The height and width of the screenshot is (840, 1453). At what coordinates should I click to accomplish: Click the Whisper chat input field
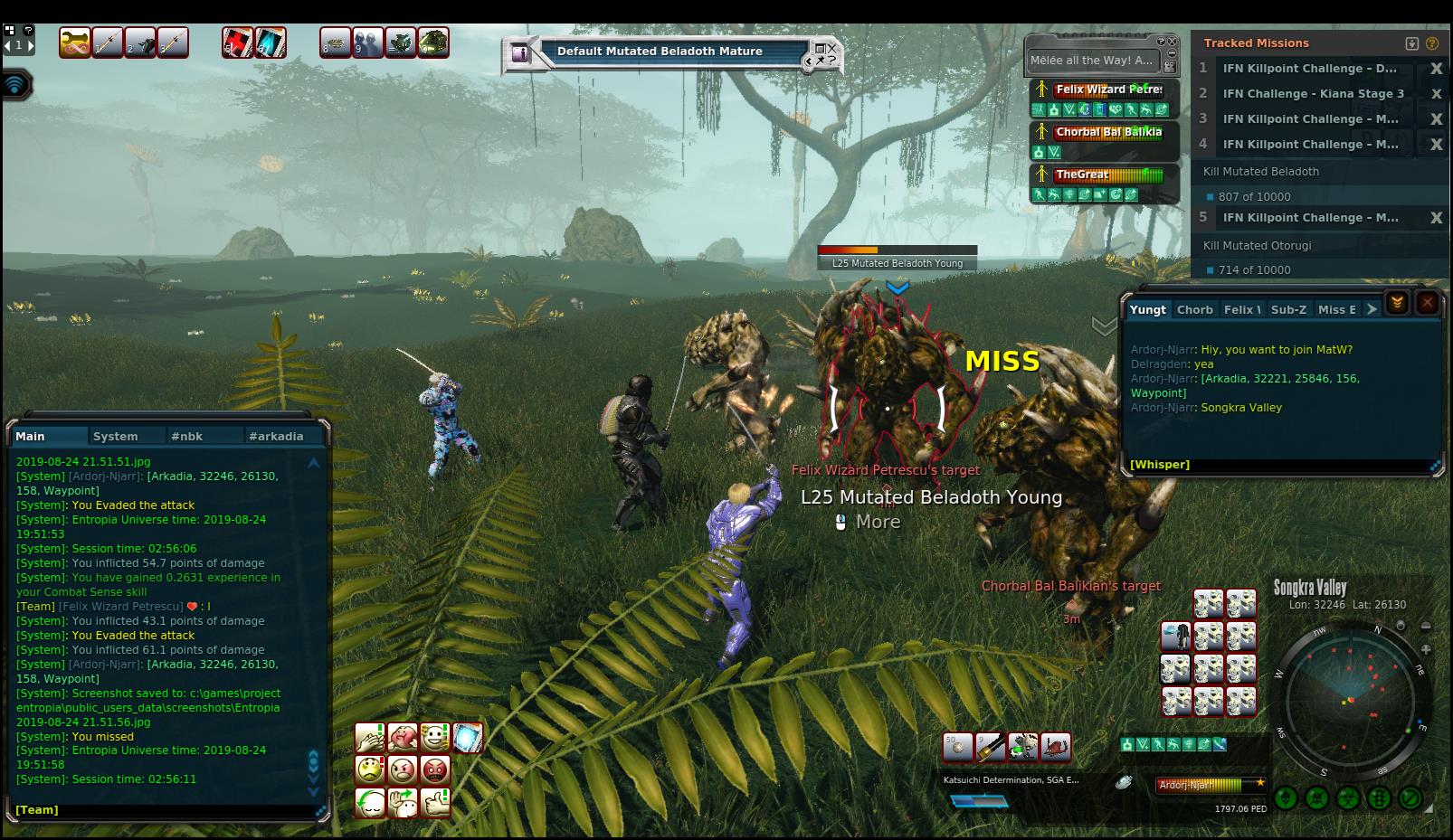click(x=1276, y=464)
